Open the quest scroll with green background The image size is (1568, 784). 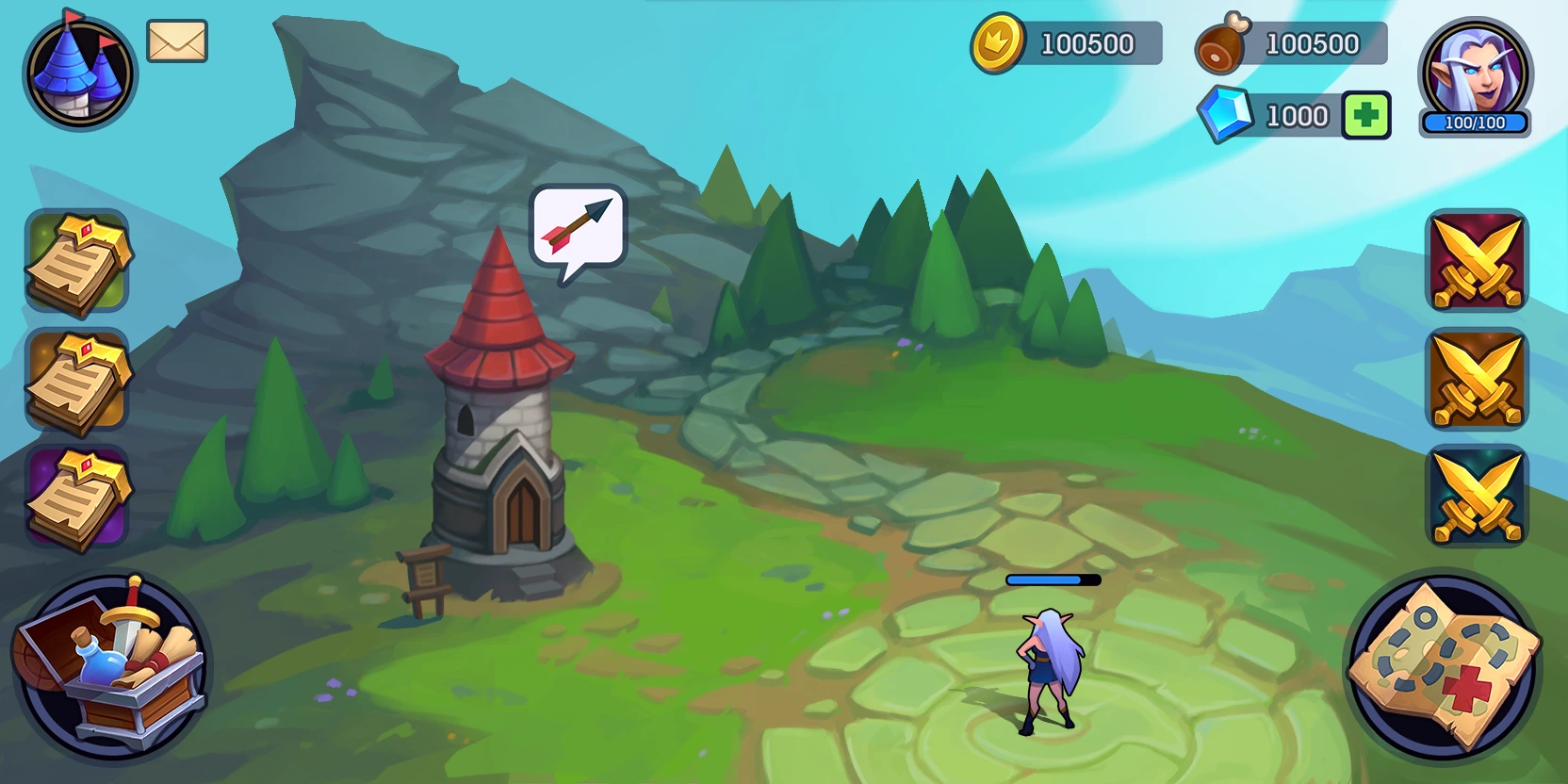(77, 262)
